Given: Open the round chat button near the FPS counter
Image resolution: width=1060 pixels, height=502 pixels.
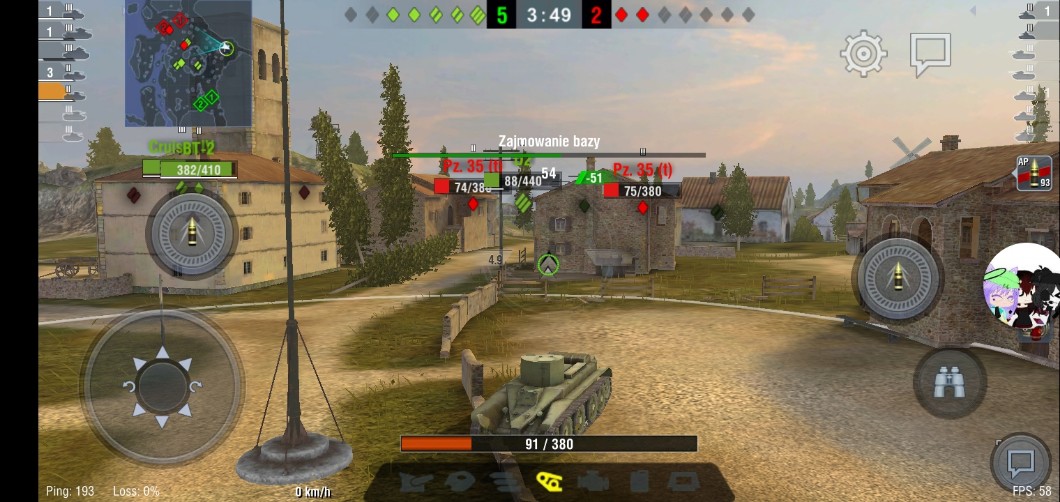Looking at the screenshot, I should click(1021, 462).
